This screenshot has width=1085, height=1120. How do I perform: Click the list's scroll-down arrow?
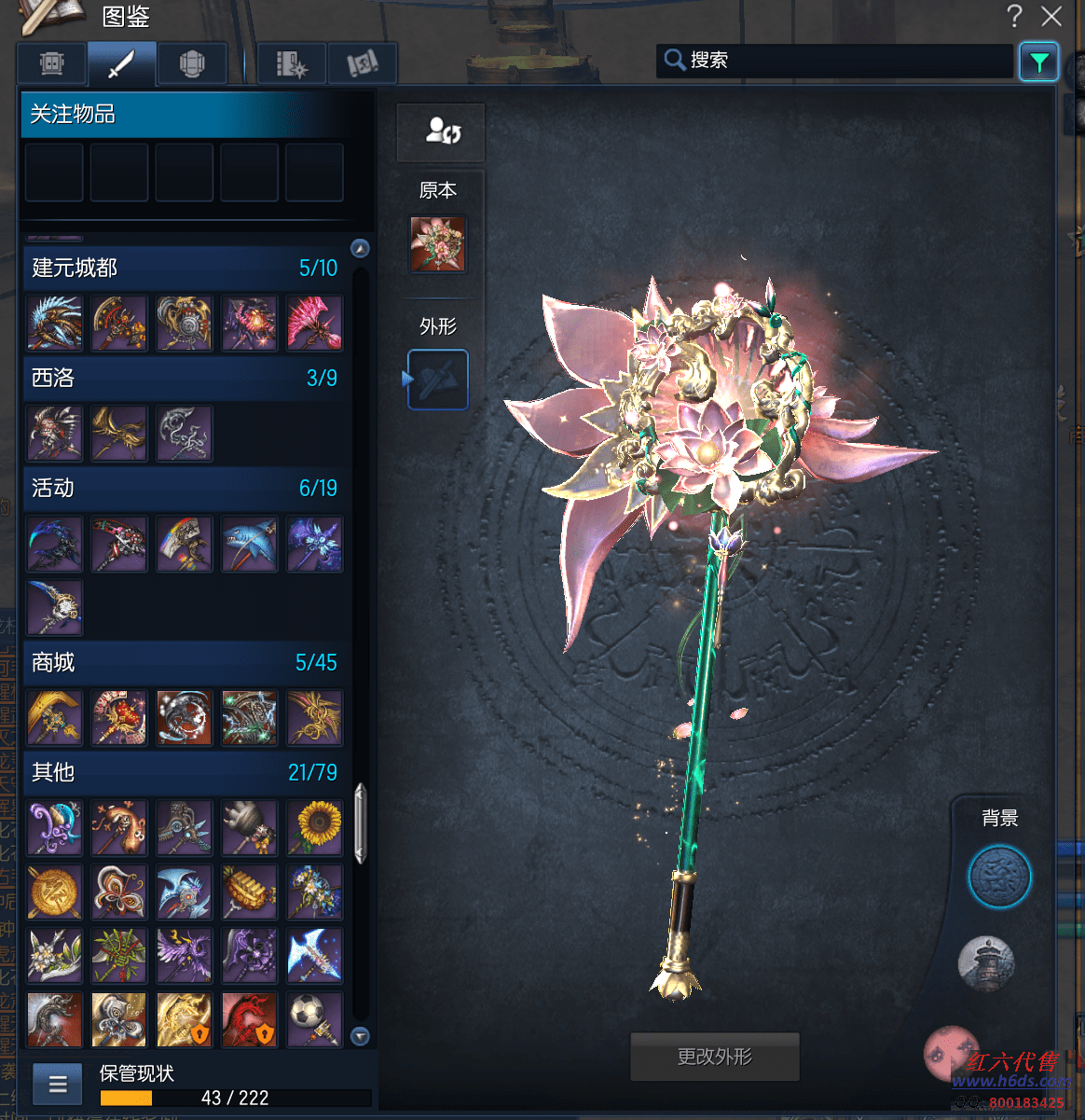(361, 1036)
